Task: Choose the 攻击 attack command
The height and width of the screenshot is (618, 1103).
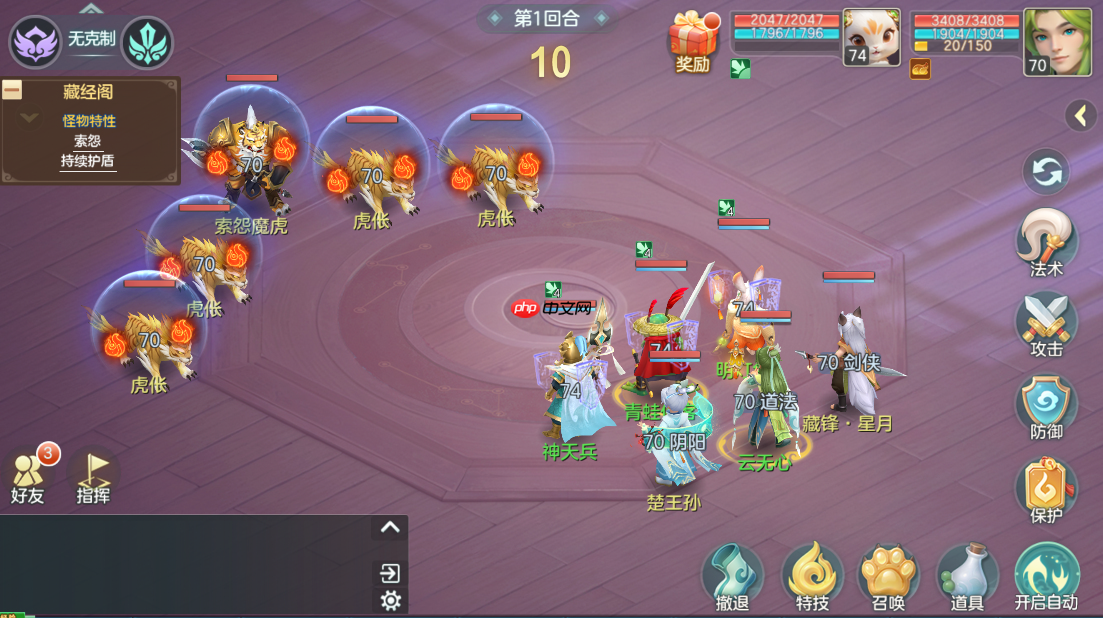Action: click(x=1046, y=323)
